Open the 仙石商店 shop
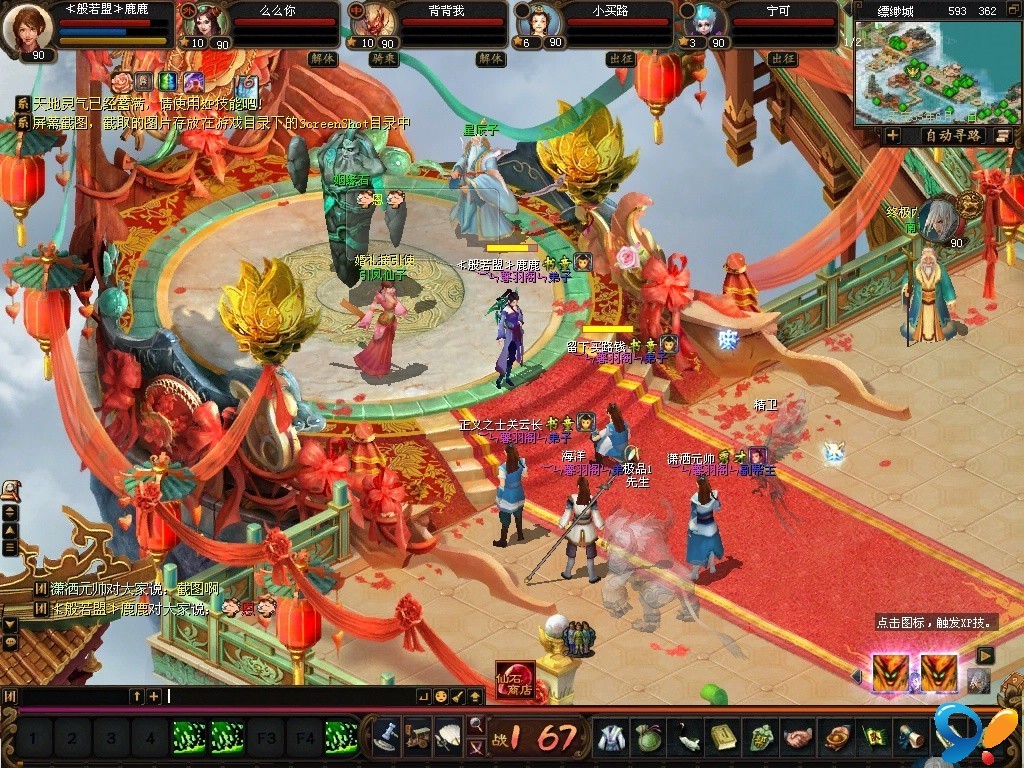This screenshot has height=768, width=1024. pyautogui.click(x=515, y=681)
